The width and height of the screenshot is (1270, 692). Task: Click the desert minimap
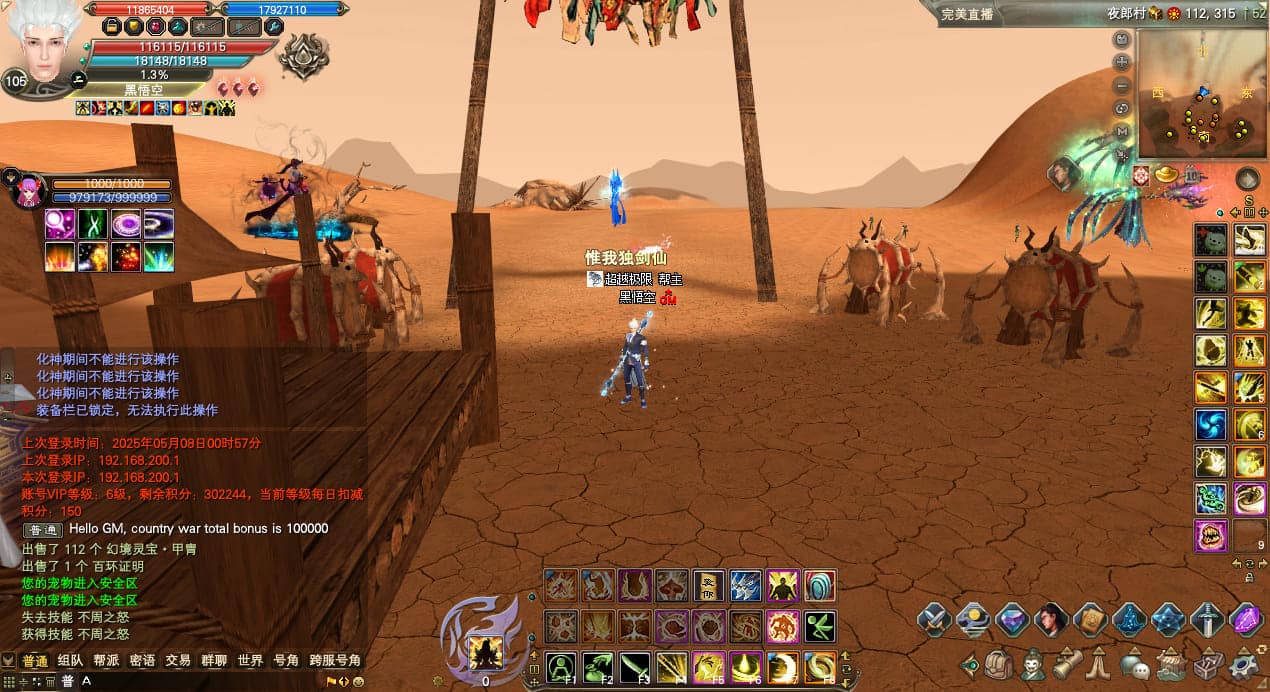tap(1201, 94)
